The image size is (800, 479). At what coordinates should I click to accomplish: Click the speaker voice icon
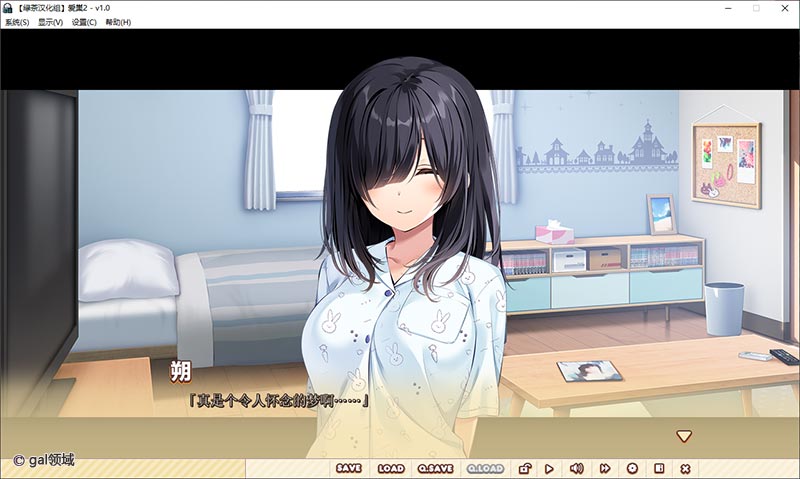pyautogui.click(x=576, y=468)
